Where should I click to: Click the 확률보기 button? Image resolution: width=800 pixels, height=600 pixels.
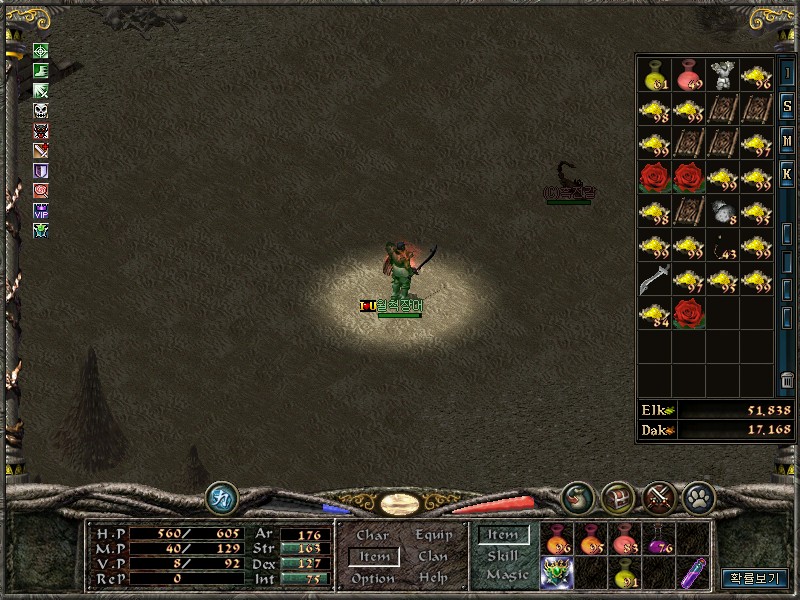[755, 578]
